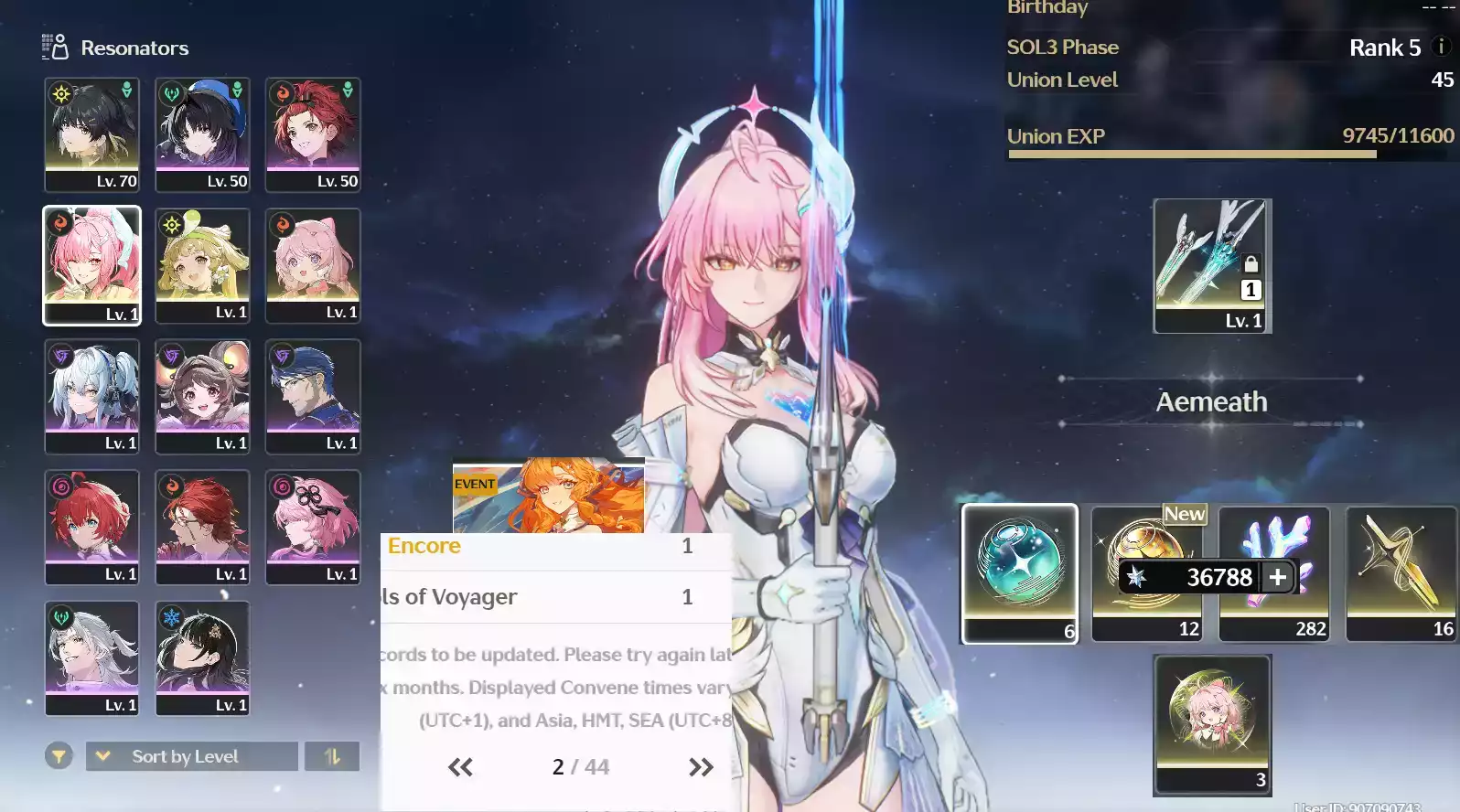
Task: Choose the silver-haired twin-tail resonator portrait
Action: click(91, 395)
